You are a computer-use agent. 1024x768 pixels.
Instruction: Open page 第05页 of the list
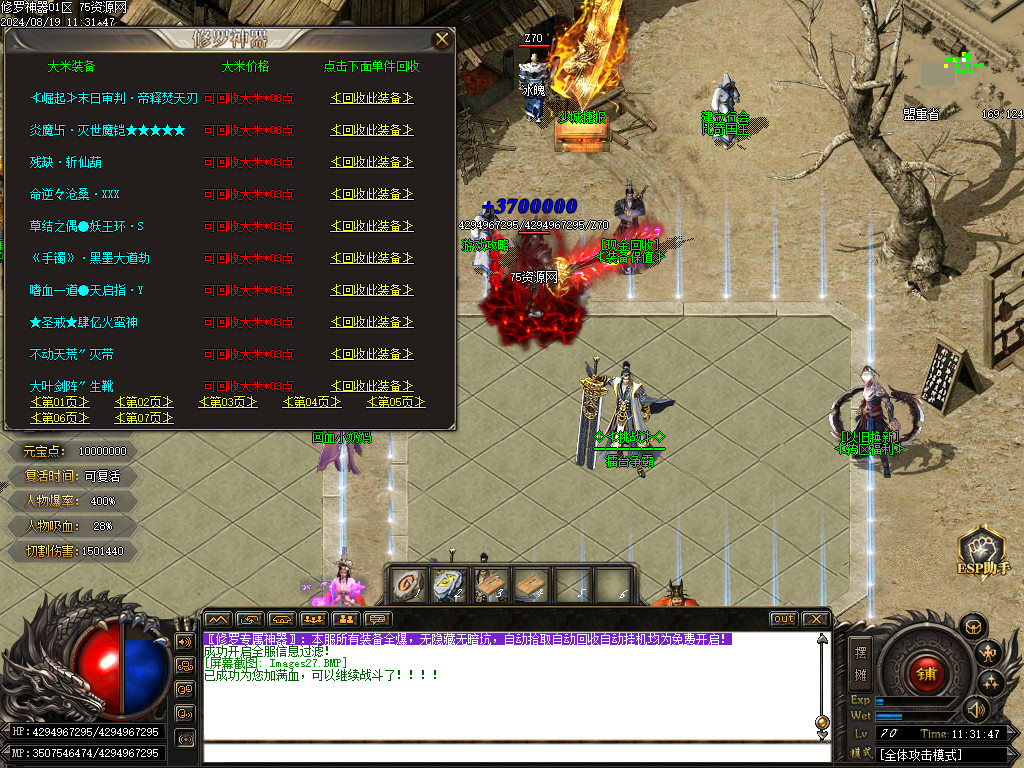[x=396, y=402]
